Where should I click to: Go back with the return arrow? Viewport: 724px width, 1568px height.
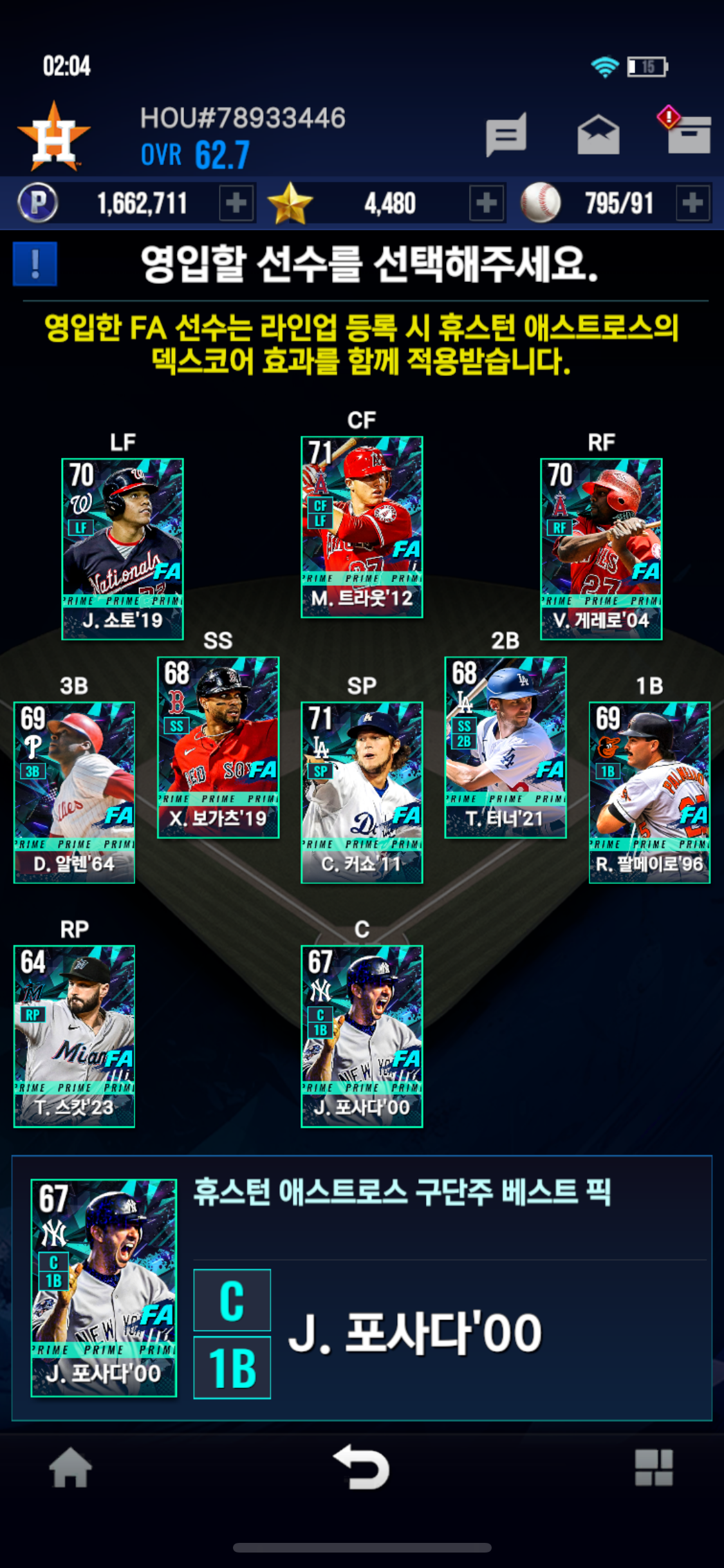[362, 1468]
